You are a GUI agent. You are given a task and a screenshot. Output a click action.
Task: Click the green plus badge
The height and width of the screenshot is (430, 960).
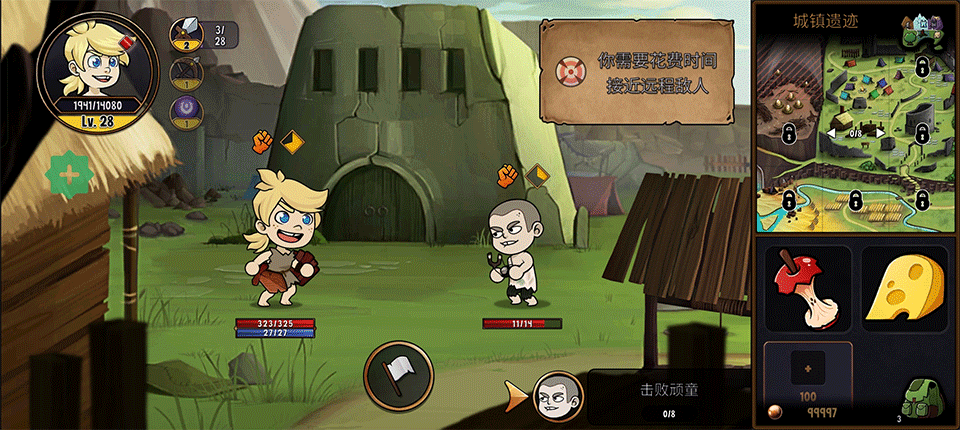[x=70, y=175]
